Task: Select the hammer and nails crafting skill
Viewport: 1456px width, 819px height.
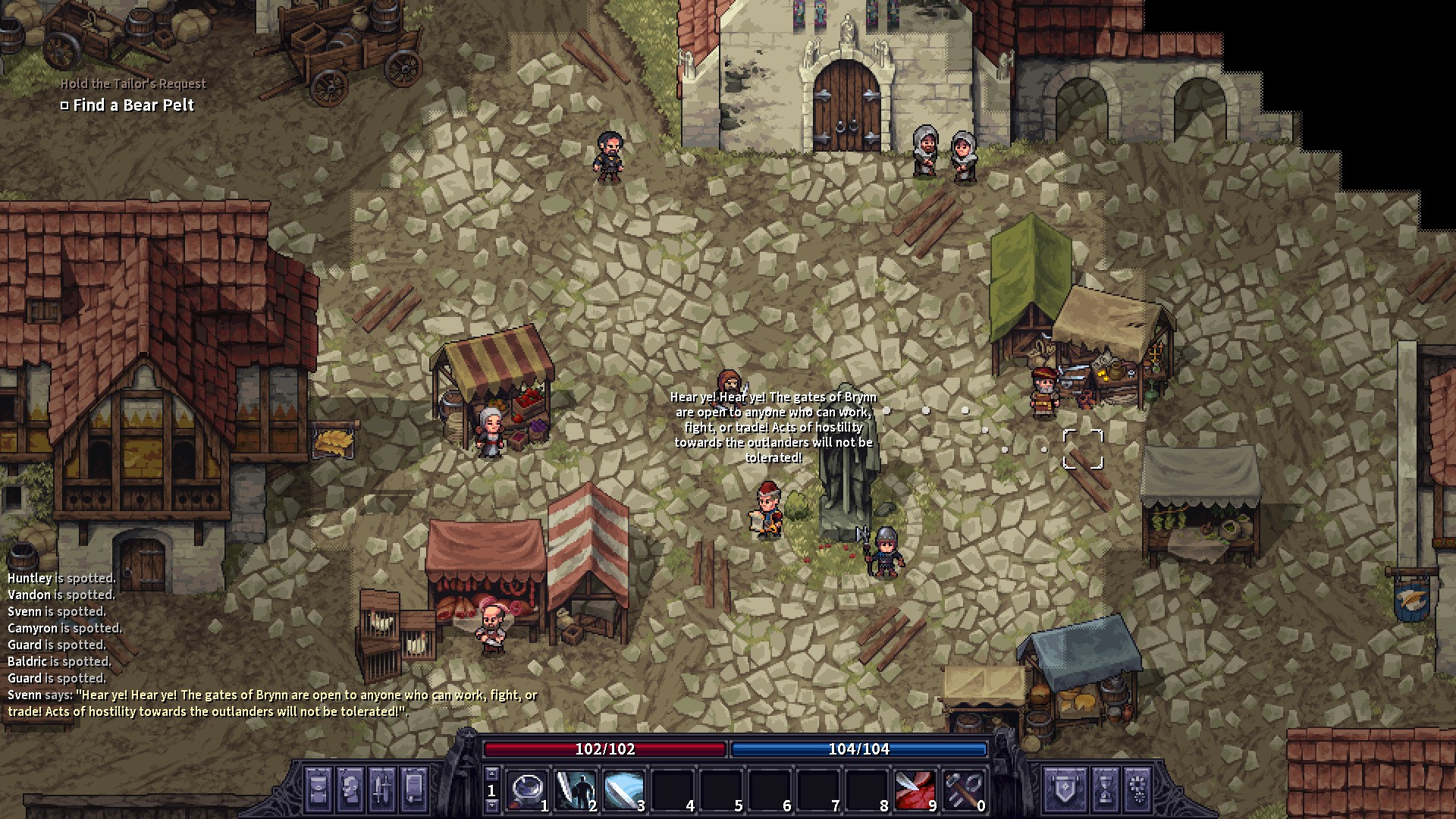Action: point(963,791)
